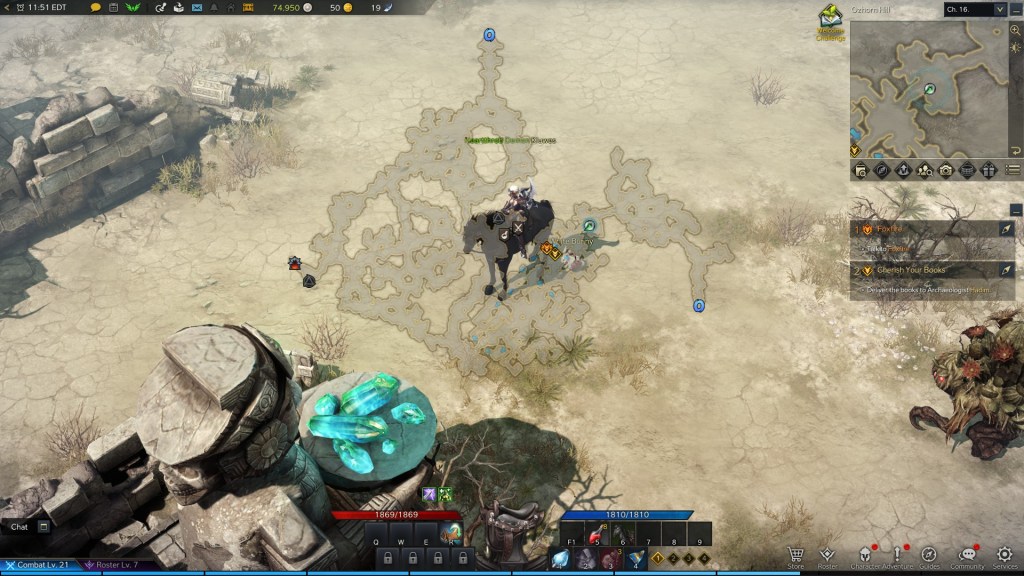This screenshot has height=576, width=1024.
Task: Open the Community menu
Action: click(967, 555)
